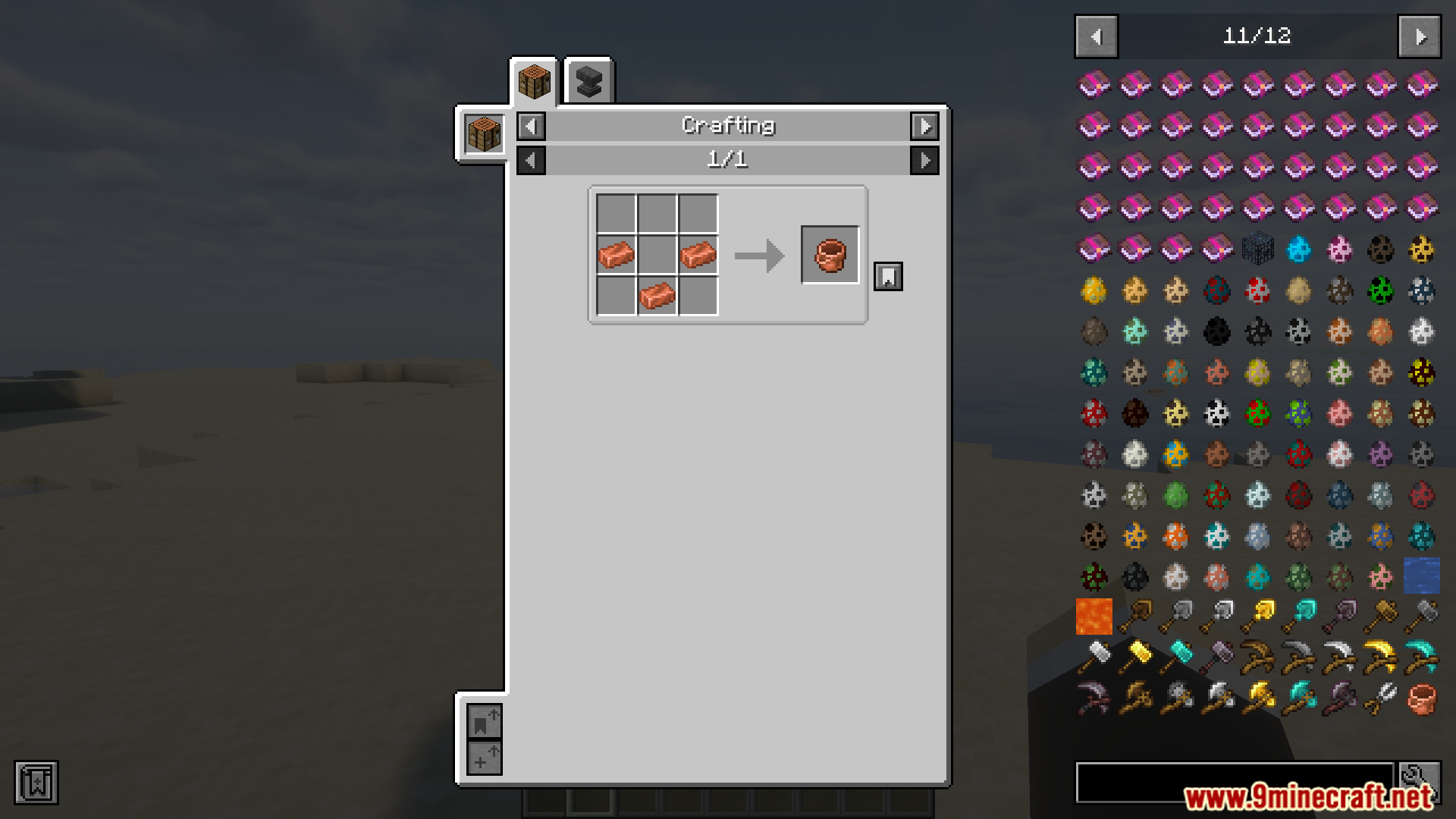This screenshot has height=819, width=1456.
Task: Click the item search field
Action: point(1236,783)
